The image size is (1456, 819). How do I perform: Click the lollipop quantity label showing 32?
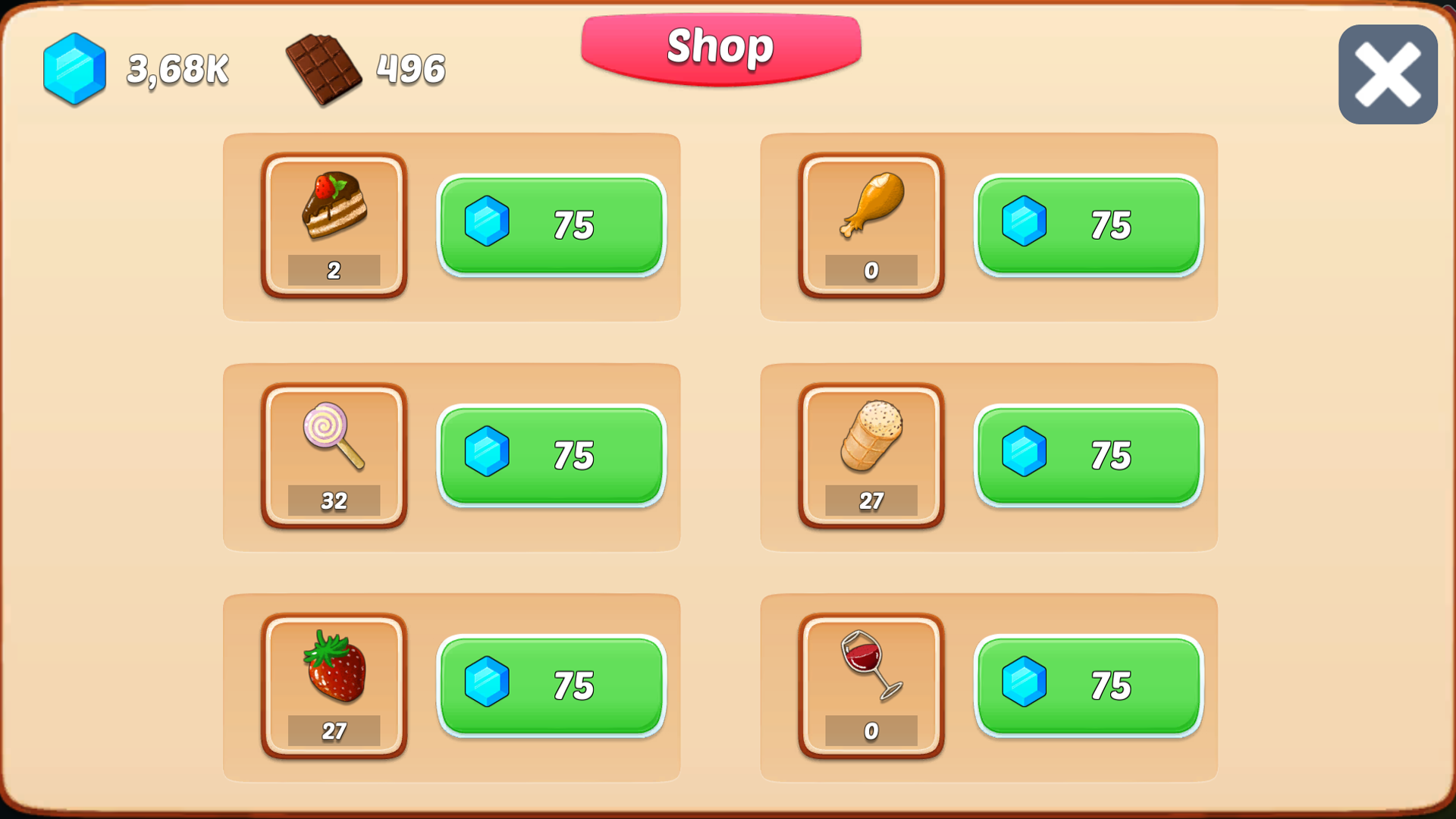click(334, 500)
